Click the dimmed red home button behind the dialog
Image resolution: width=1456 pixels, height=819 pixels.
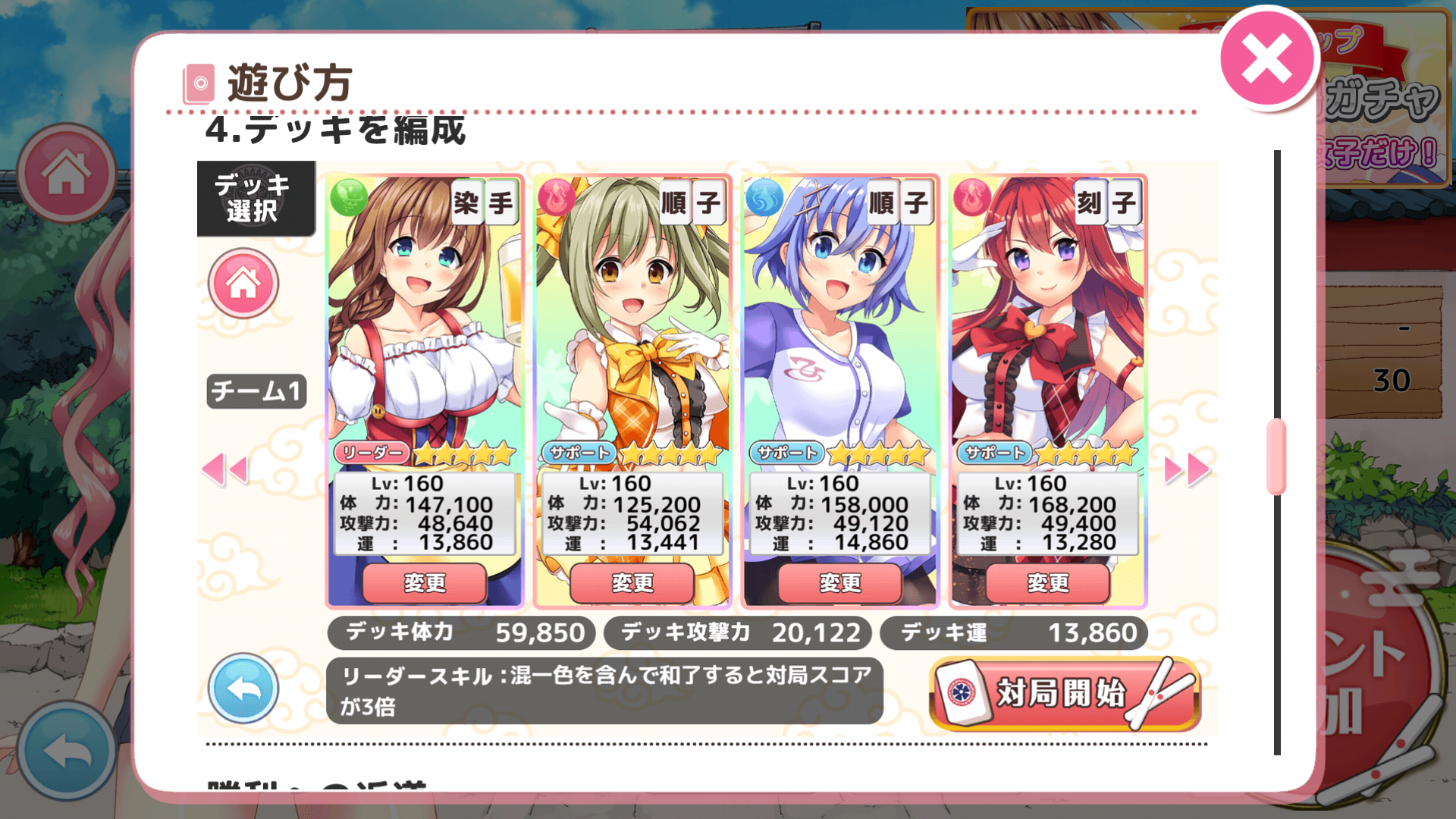(67, 173)
